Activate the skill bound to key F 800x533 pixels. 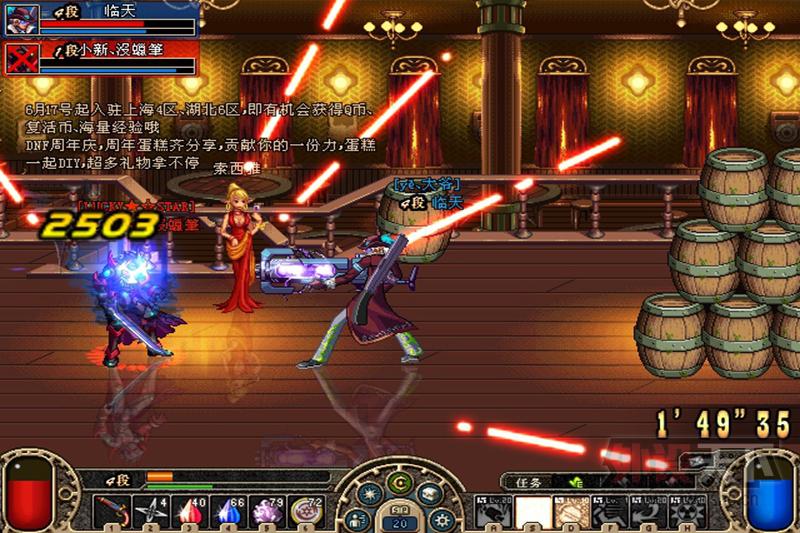pyautogui.click(x=610, y=512)
